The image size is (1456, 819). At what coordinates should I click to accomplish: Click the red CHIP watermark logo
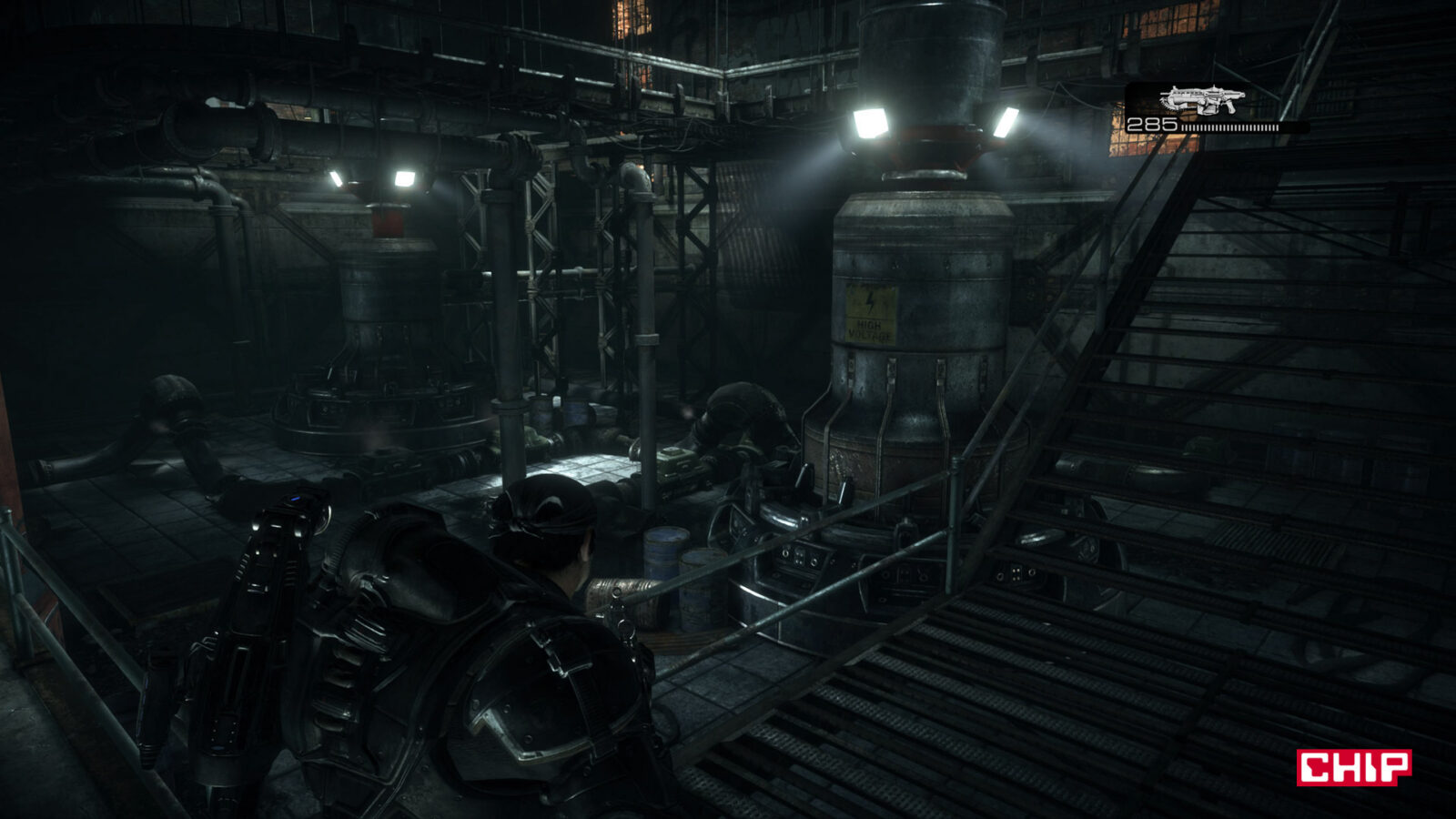pos(1353,767)
